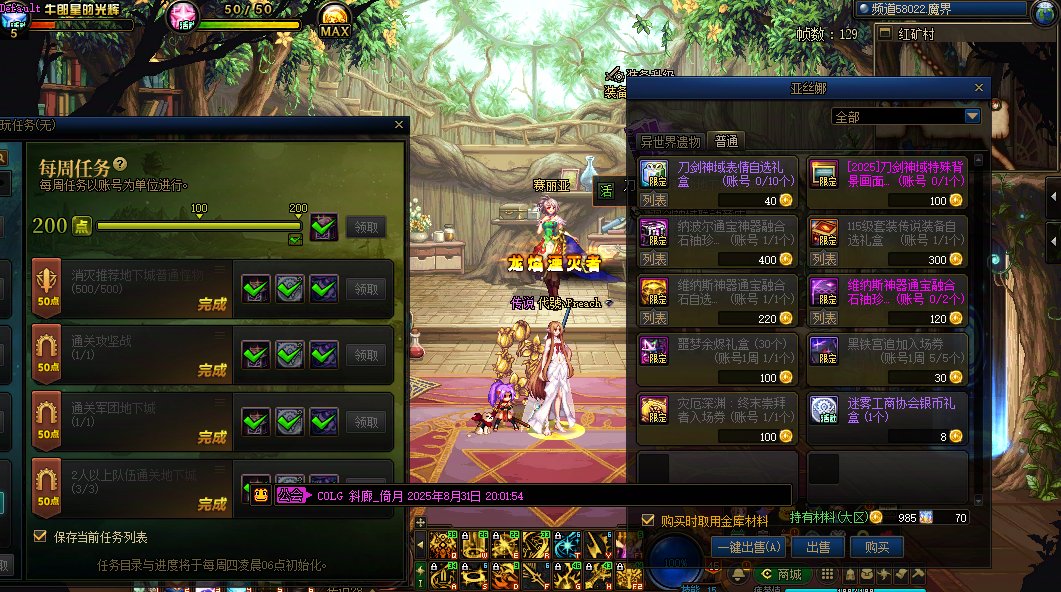The height and width of the screenshot is (592, 1061).
Task: Toggle the 保存当前任务列表 checkbox
Action: [40, 536]
